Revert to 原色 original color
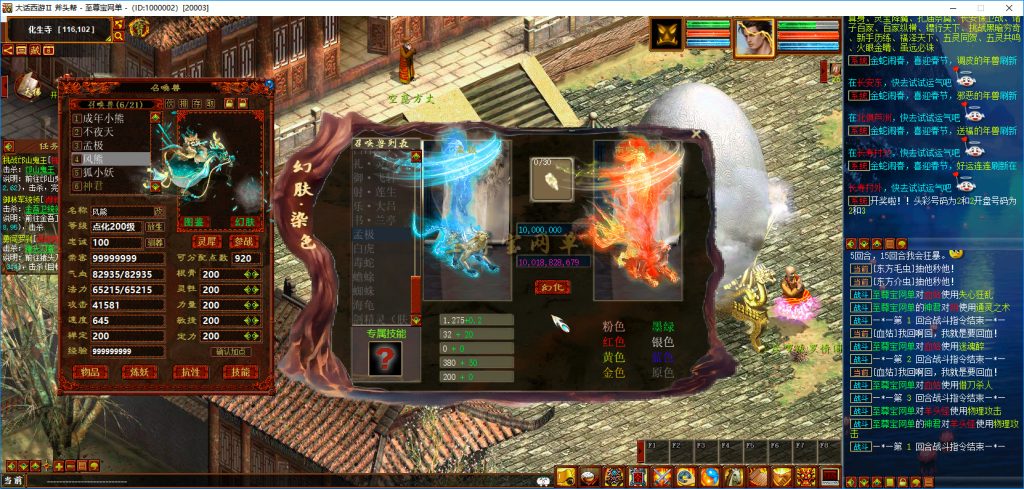Screen dimensions: 1024x489 [x=664, y=373]
